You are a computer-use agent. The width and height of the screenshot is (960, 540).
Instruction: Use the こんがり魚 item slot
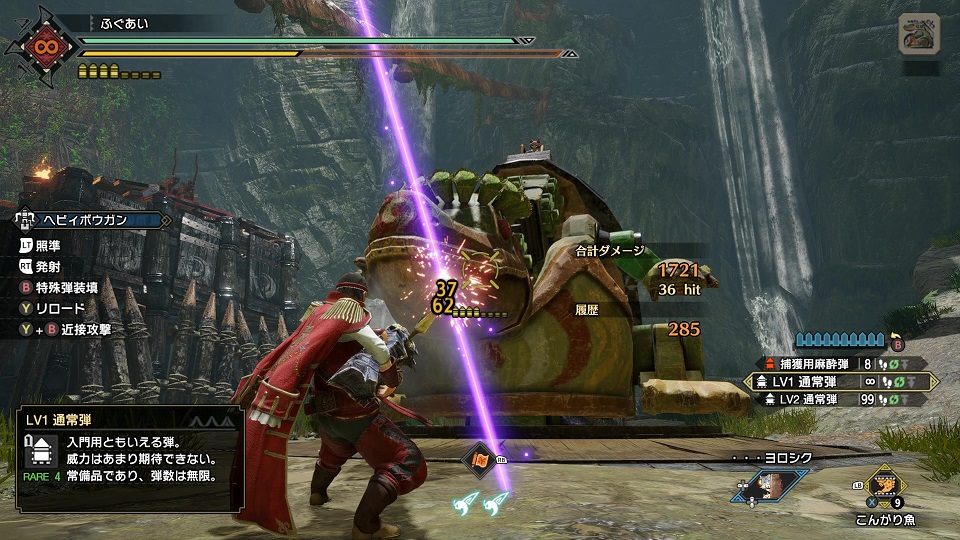point(883,489)
